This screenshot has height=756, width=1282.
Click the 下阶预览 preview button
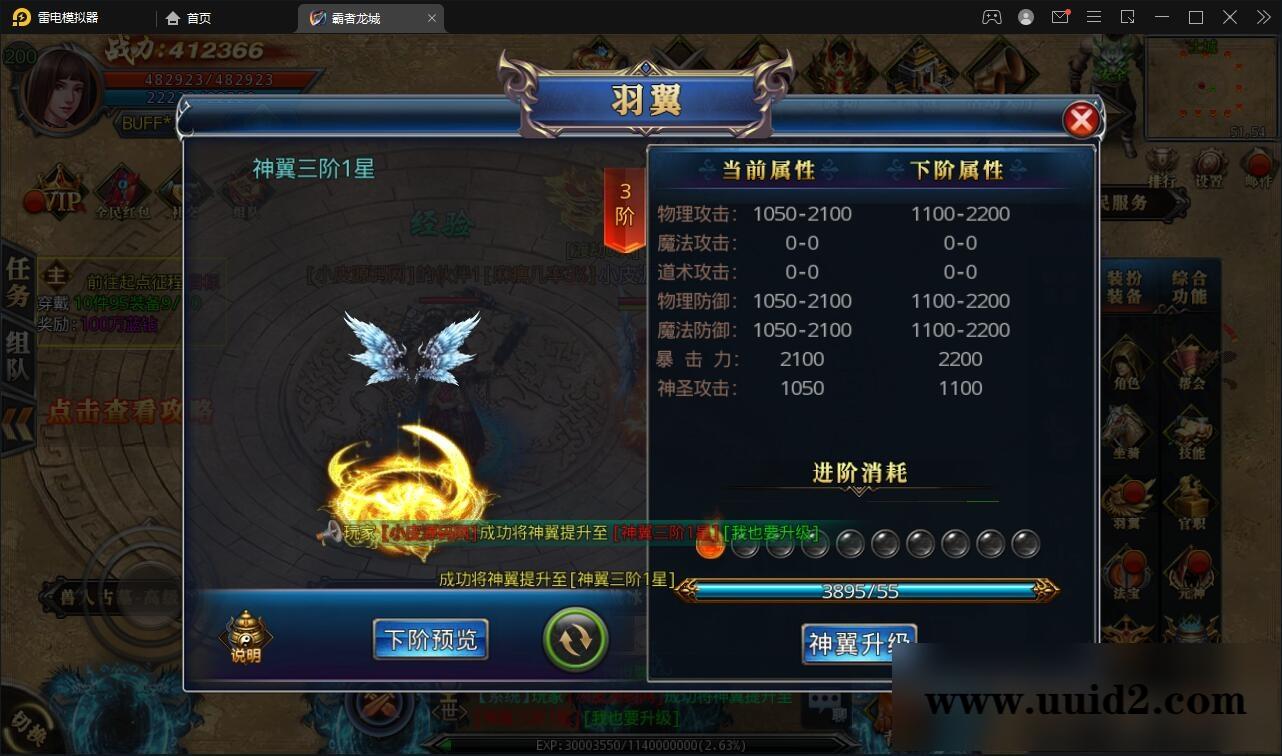[430, 639]
